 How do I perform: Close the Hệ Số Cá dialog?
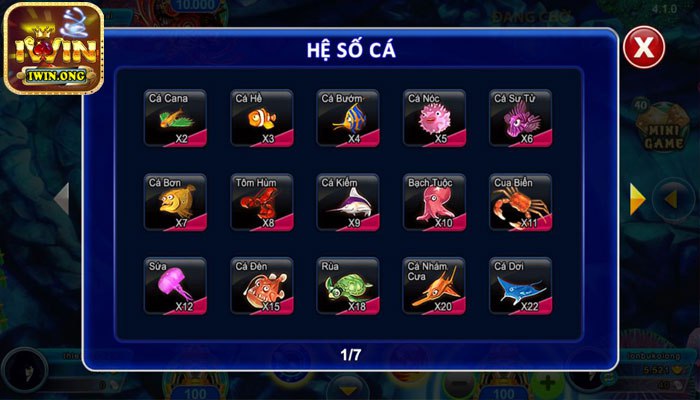tap(645, 47)
